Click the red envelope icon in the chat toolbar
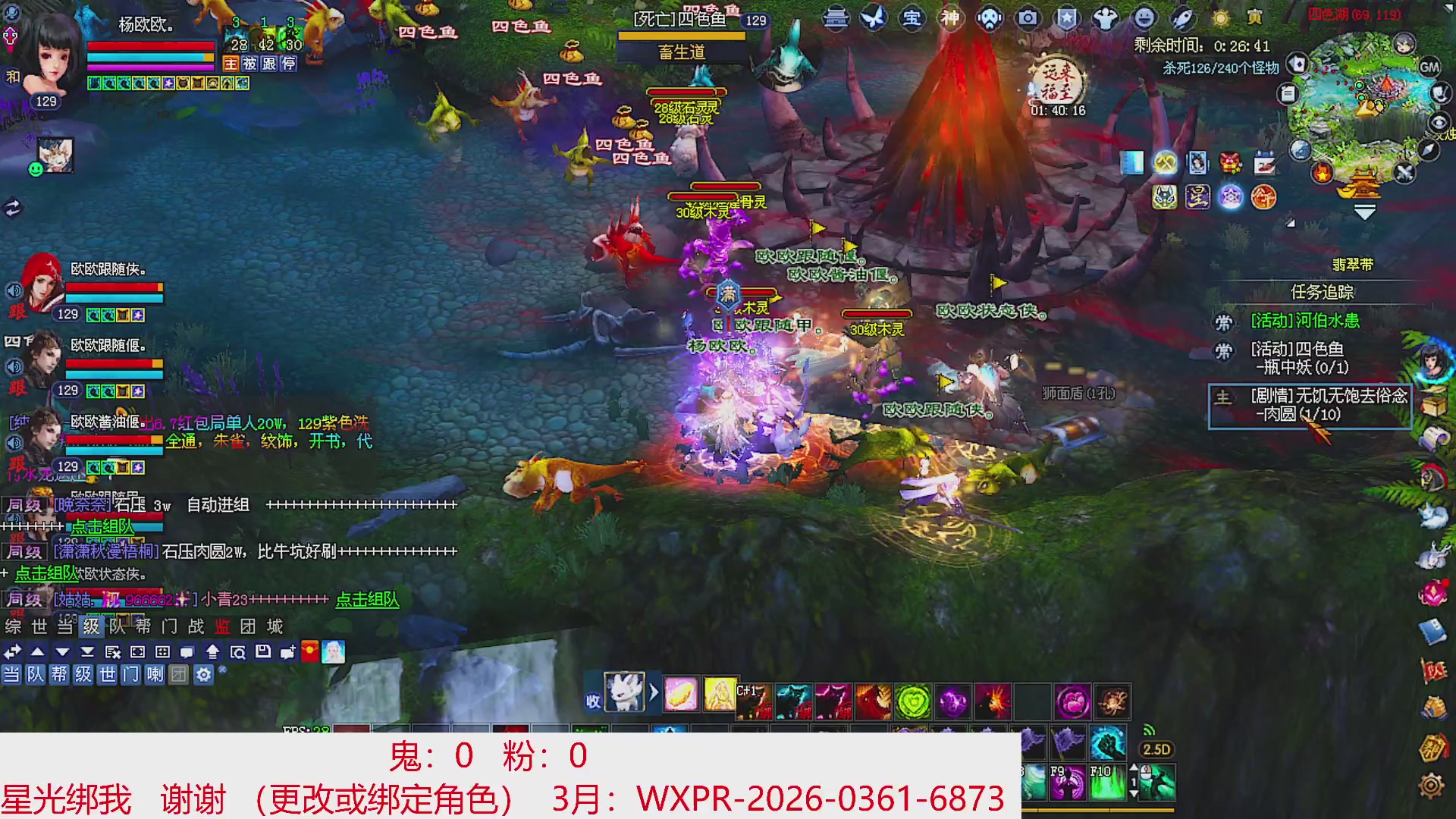 [309, 651]
